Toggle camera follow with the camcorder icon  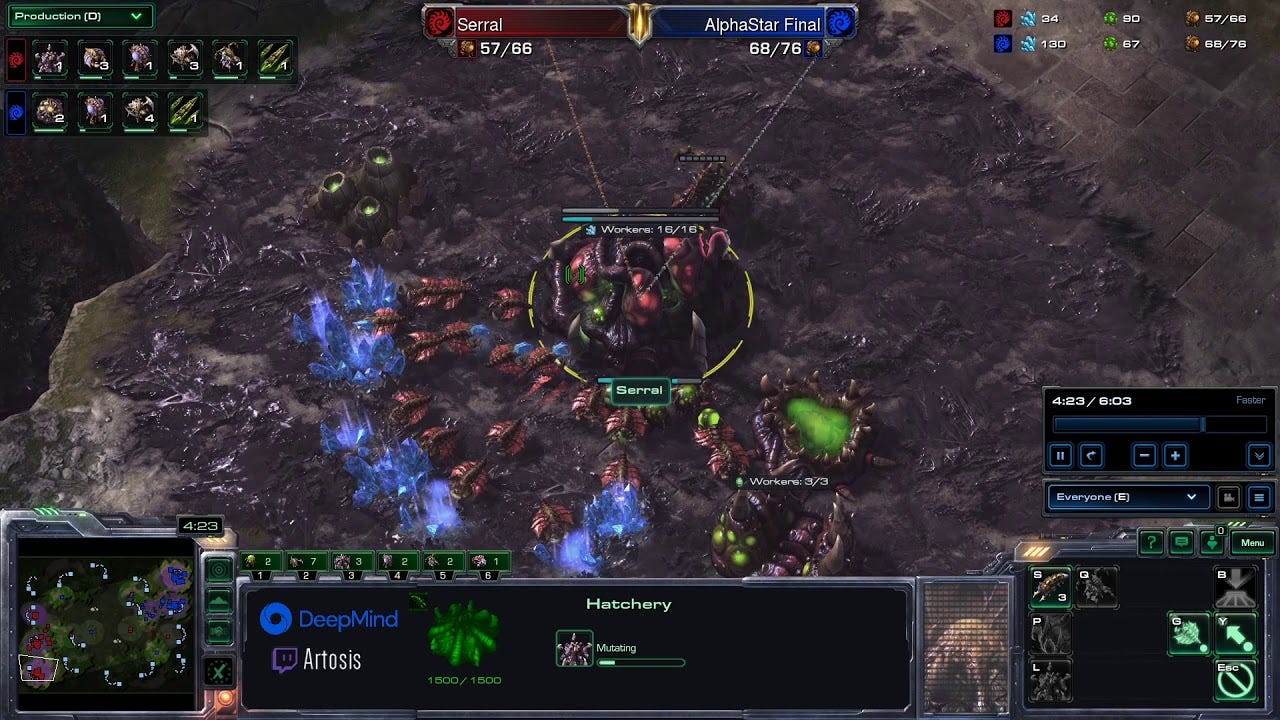1228,497
